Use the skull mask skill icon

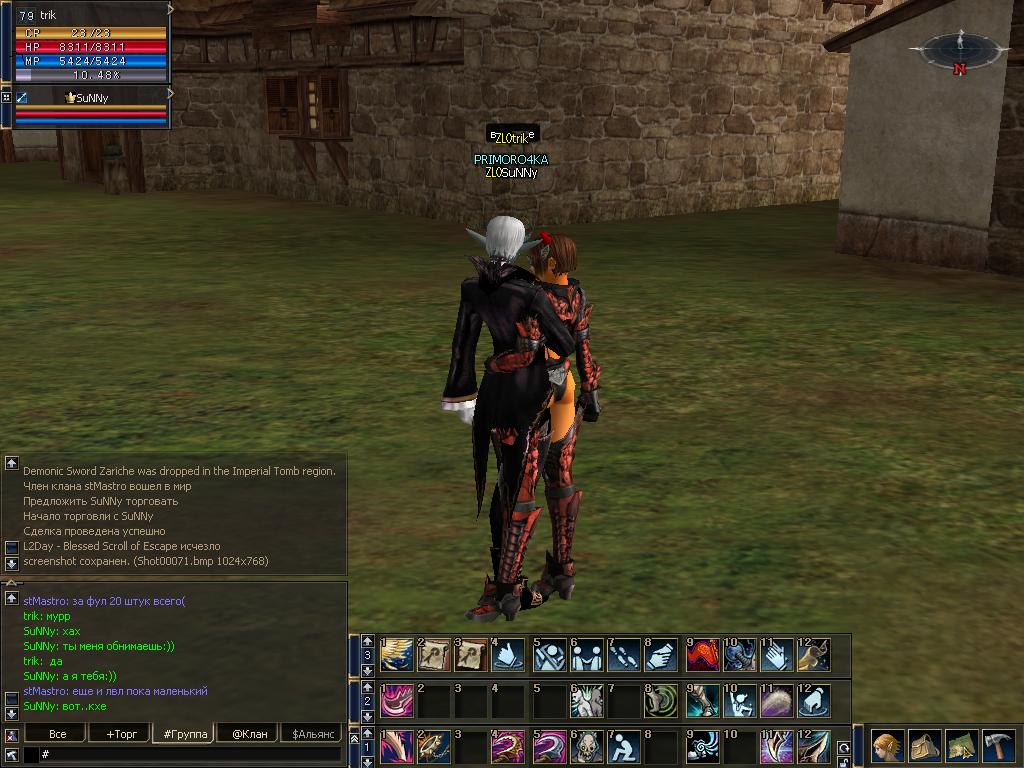pos(587,747)
